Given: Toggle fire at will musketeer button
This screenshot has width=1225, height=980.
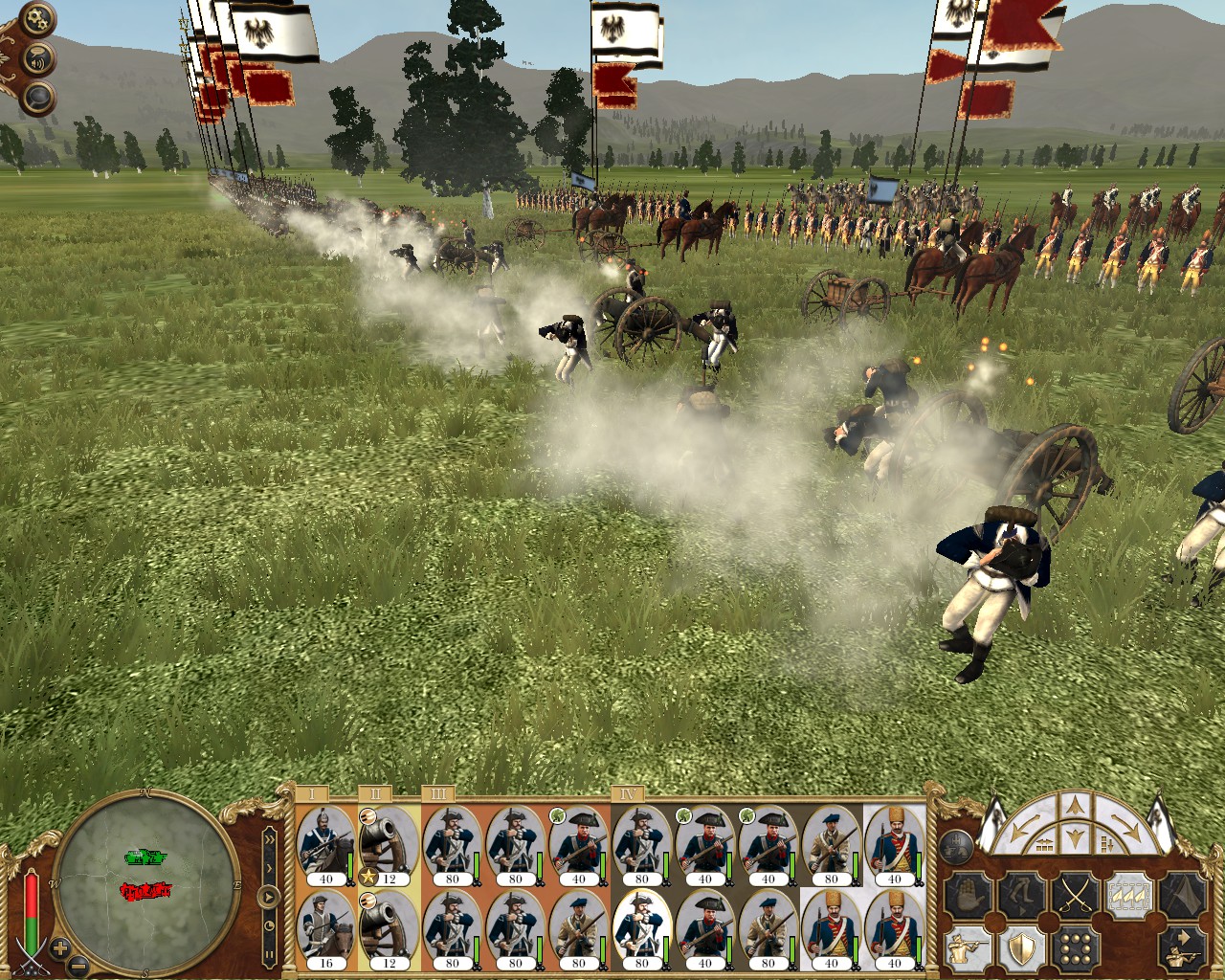Looking at the screenshot, I should tap(966, 947).
